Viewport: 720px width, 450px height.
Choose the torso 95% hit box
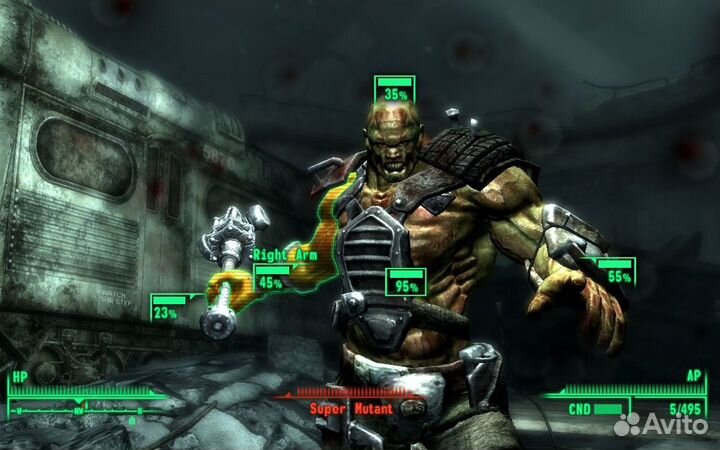[x=406, y=281]
